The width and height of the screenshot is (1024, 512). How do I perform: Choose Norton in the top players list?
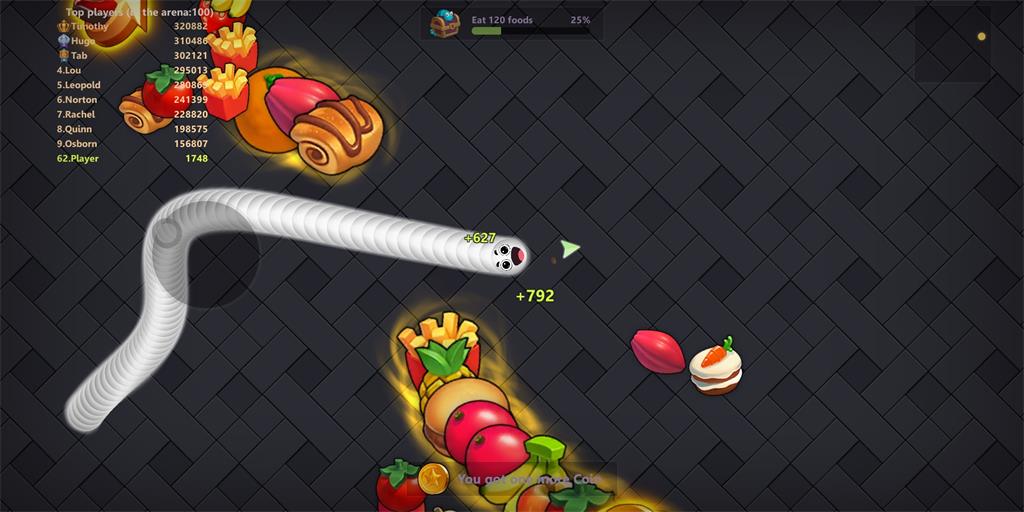(x=132, y=100)
